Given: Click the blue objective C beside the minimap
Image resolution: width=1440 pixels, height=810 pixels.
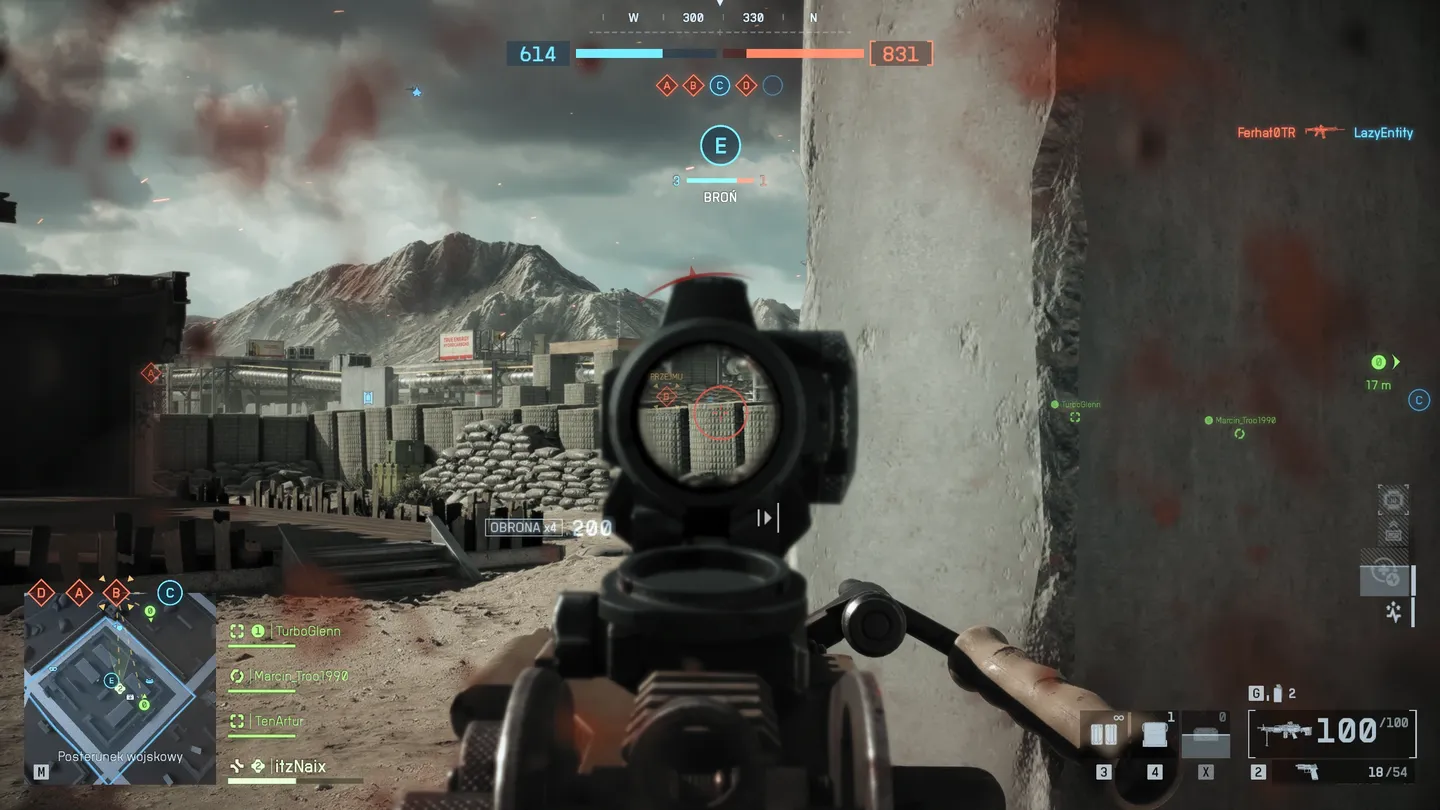Looking at the screenshot, I should [170, 593].
